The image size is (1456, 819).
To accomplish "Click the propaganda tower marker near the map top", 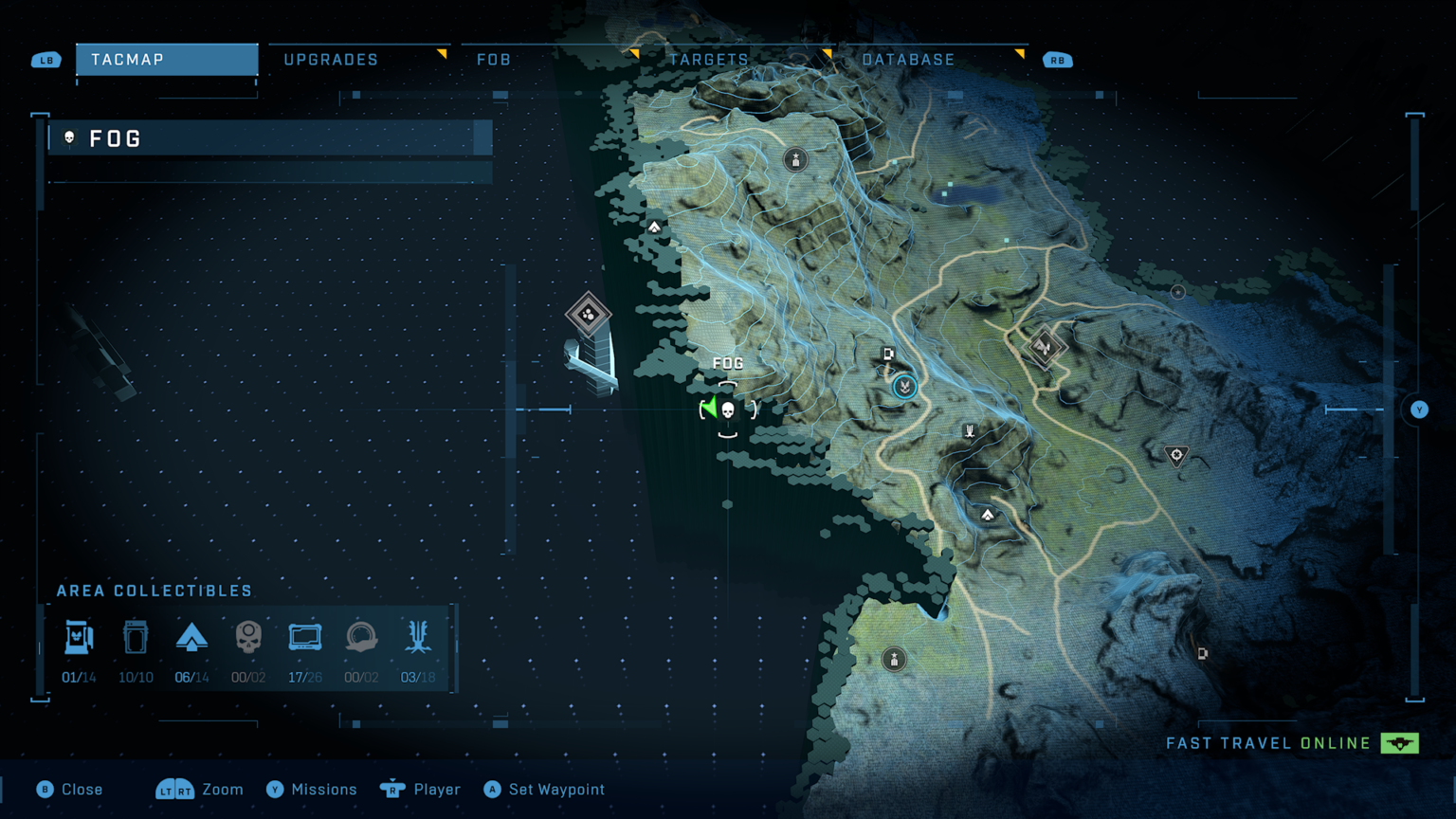I will [x=794, y=159].
